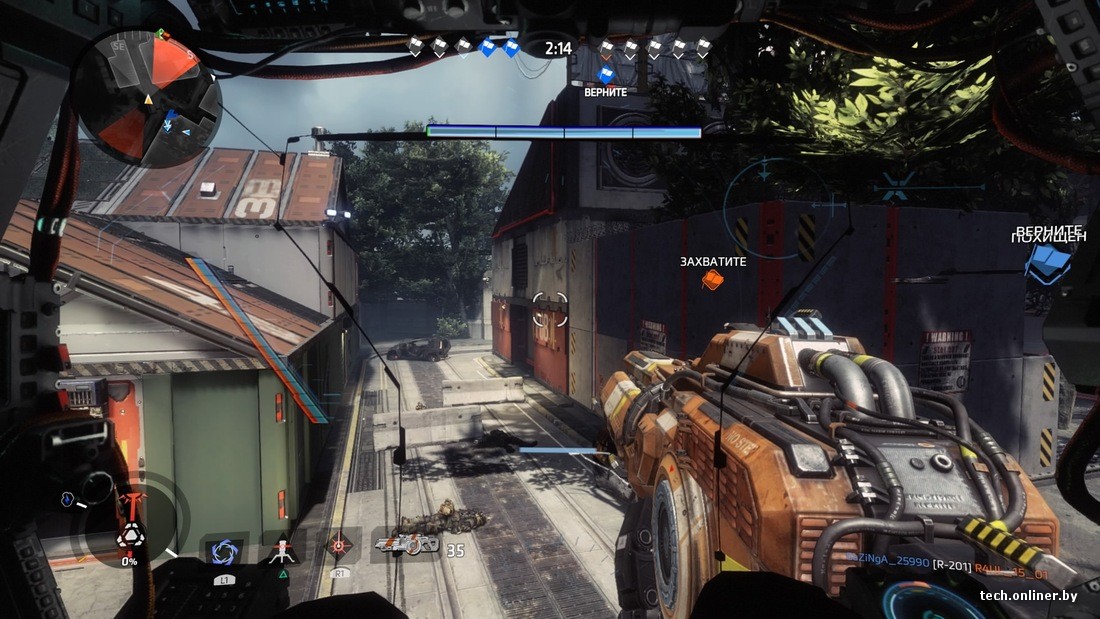Click the circular minimap radar

pos(146,97)
